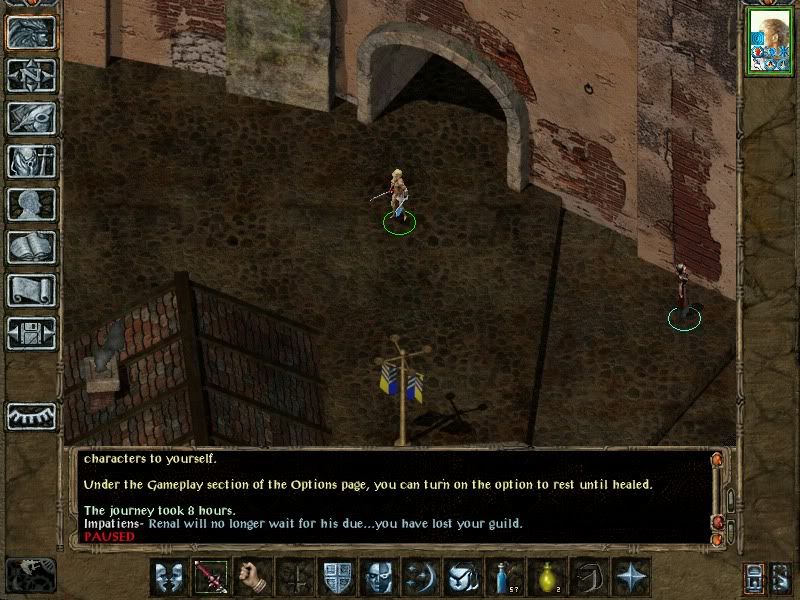Select the red sword weapon slot
The height and width of the screenshot is (600, 800).
tap(210, 578)
